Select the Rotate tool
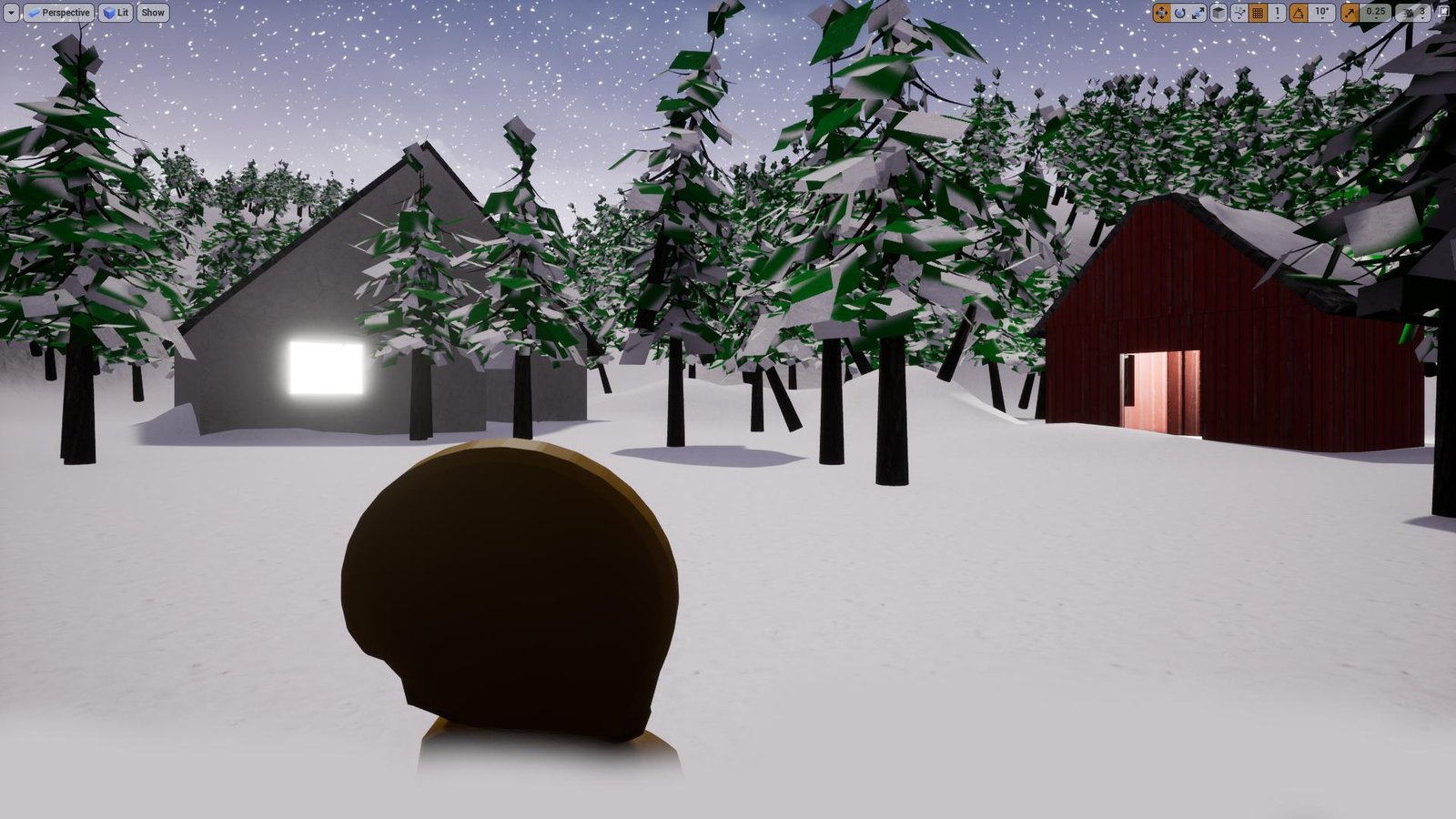Screen dimensions: 1456x819 [1180, 12]
